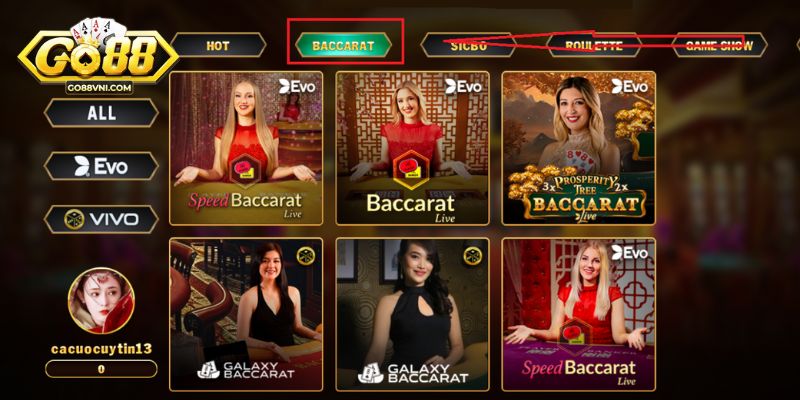Viewport: 800px width, 400px height.
Task: Filter games by Evo provider
Action: click(101, 166)
